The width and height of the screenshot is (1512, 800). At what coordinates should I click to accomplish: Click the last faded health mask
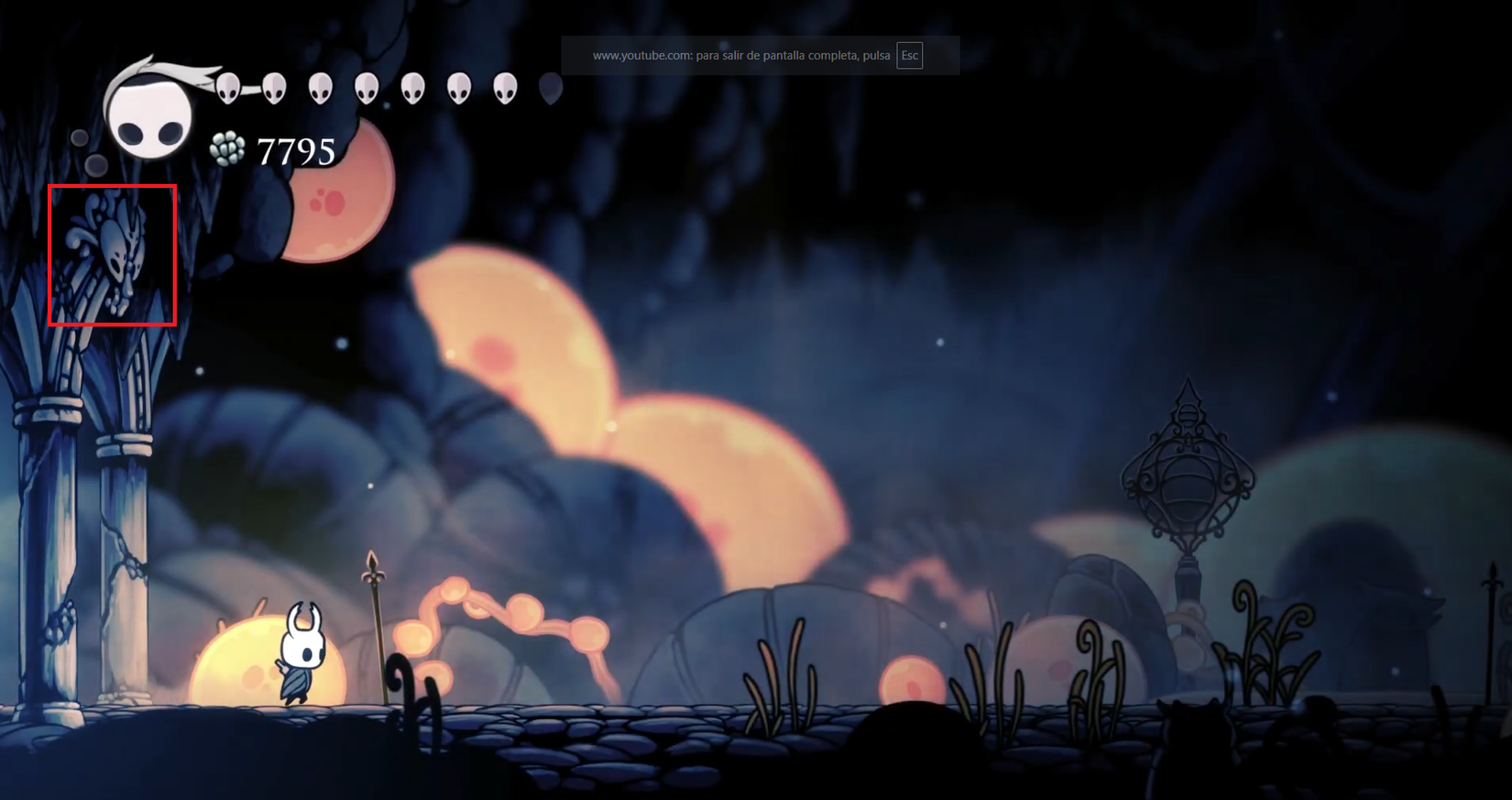pyautogui.click(x=551, y=87)
